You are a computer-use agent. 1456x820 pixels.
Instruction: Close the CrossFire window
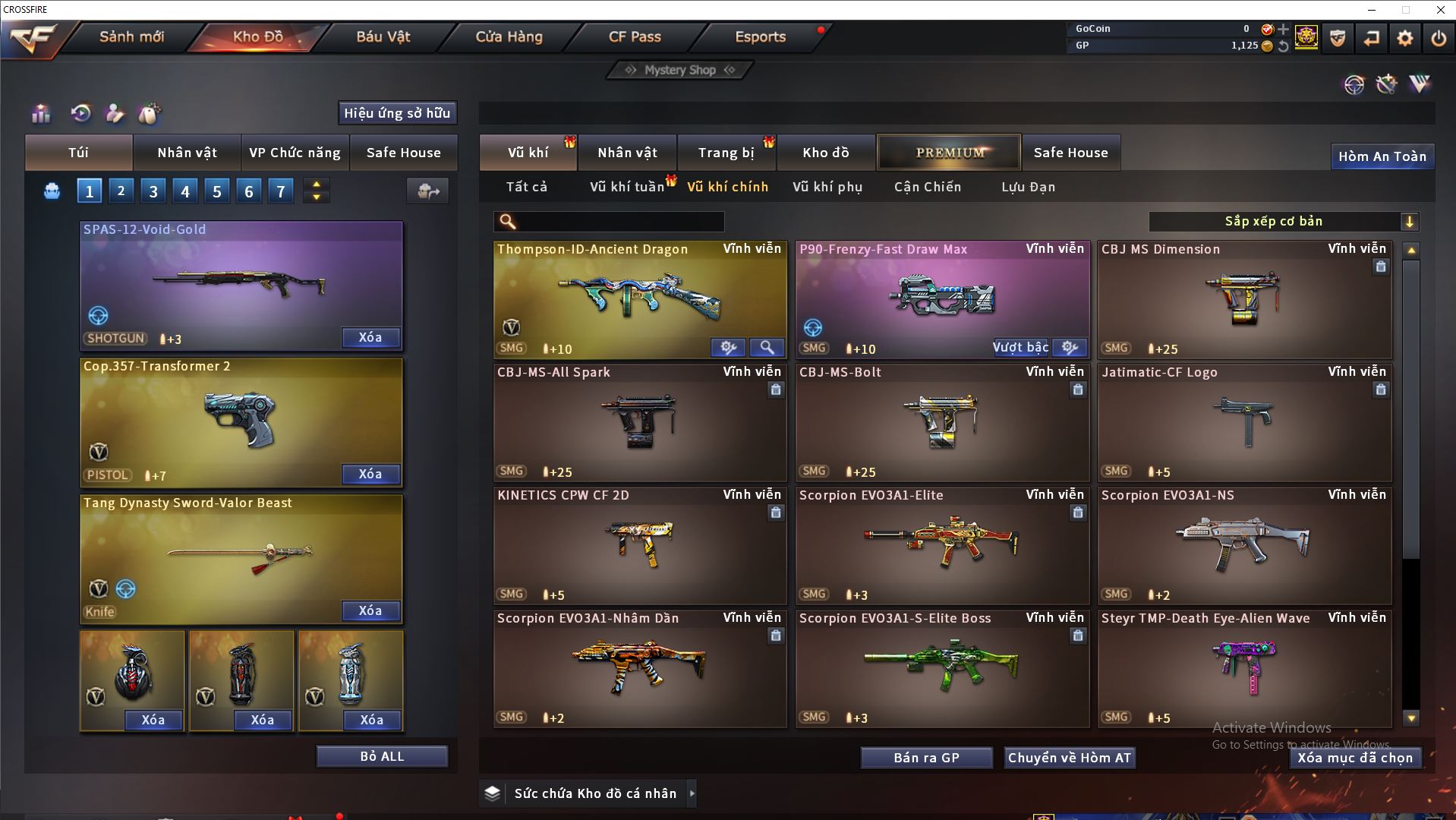click(x=1440, y=10)
